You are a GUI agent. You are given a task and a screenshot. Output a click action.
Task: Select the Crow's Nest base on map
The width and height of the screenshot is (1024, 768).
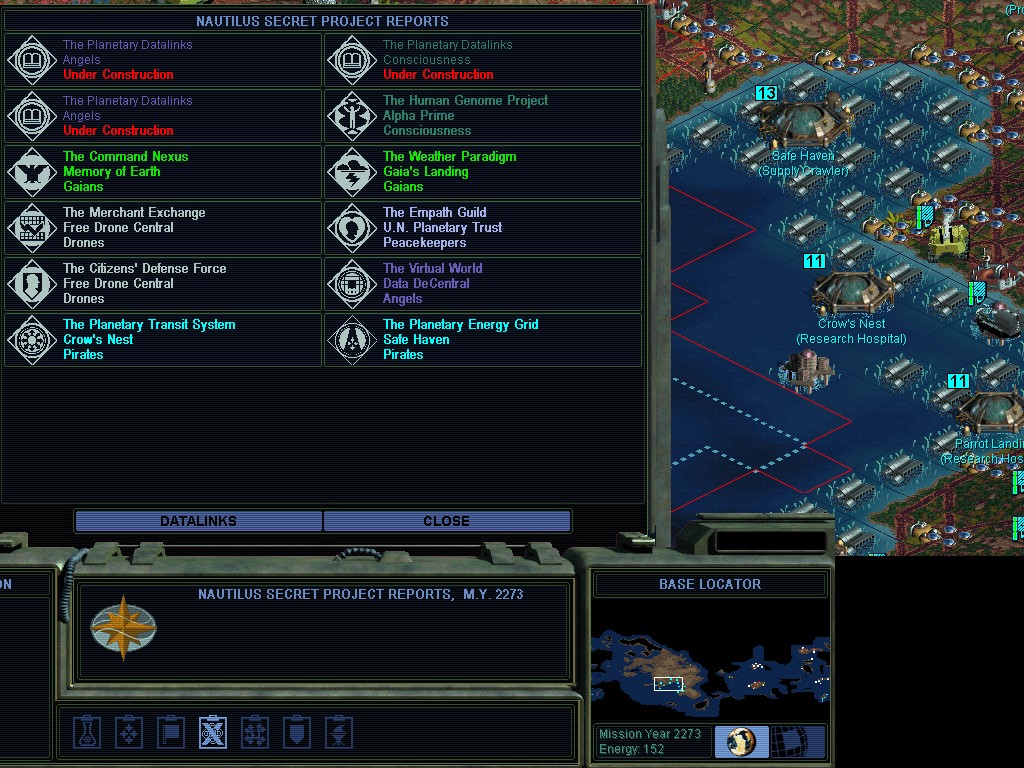[x=852, y=291]
